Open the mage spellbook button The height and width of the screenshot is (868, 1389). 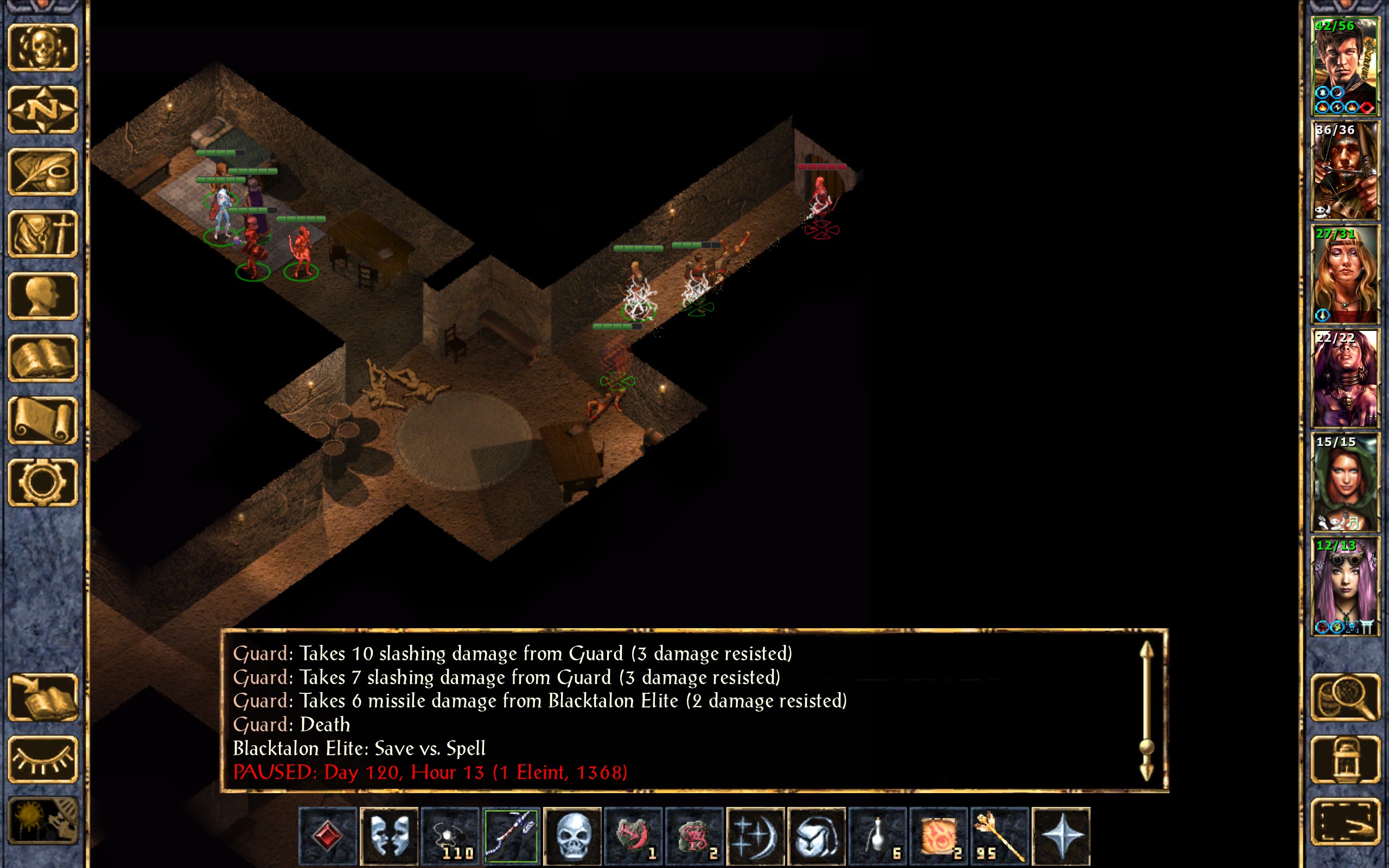pos(43,358)
